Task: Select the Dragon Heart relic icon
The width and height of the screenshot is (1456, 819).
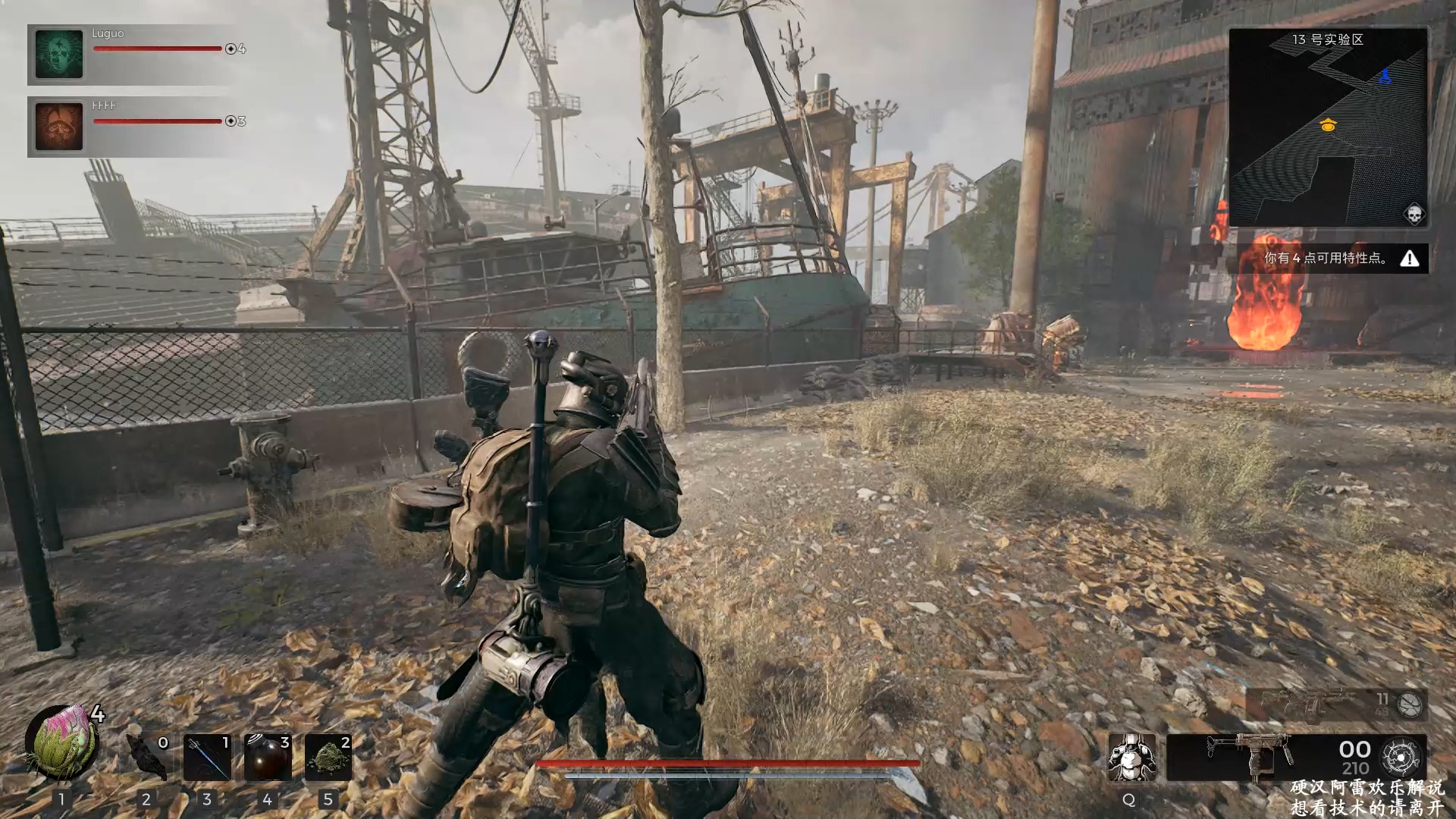Action: (62, 745)
